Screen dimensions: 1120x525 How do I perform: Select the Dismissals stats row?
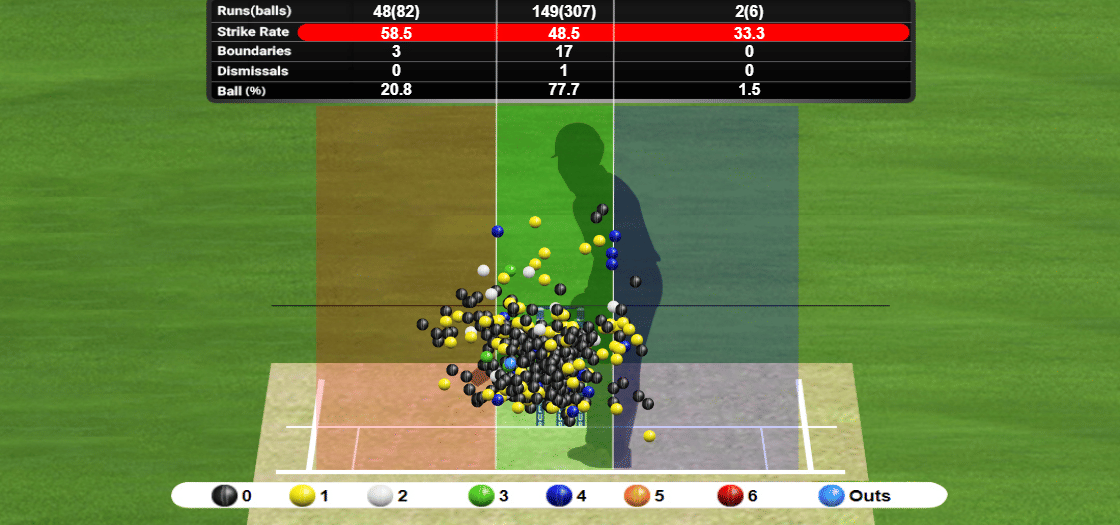tap(560, 70)
